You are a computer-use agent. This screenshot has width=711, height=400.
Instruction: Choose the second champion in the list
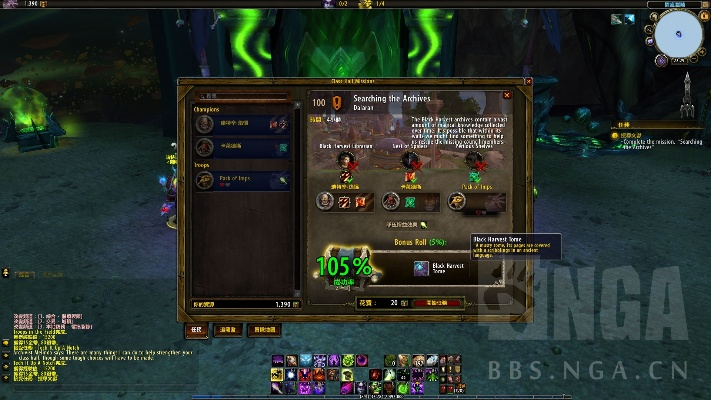click(x=240, y=146)
